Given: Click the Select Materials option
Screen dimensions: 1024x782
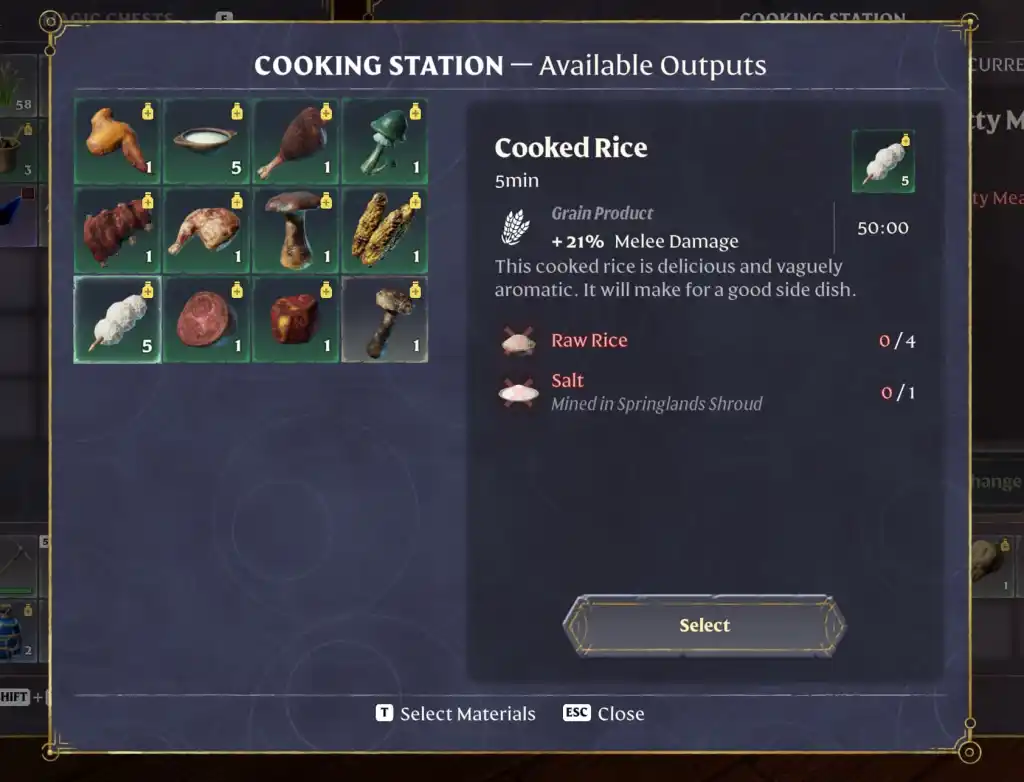Looking at the screenshot, I should click(455, 714).
